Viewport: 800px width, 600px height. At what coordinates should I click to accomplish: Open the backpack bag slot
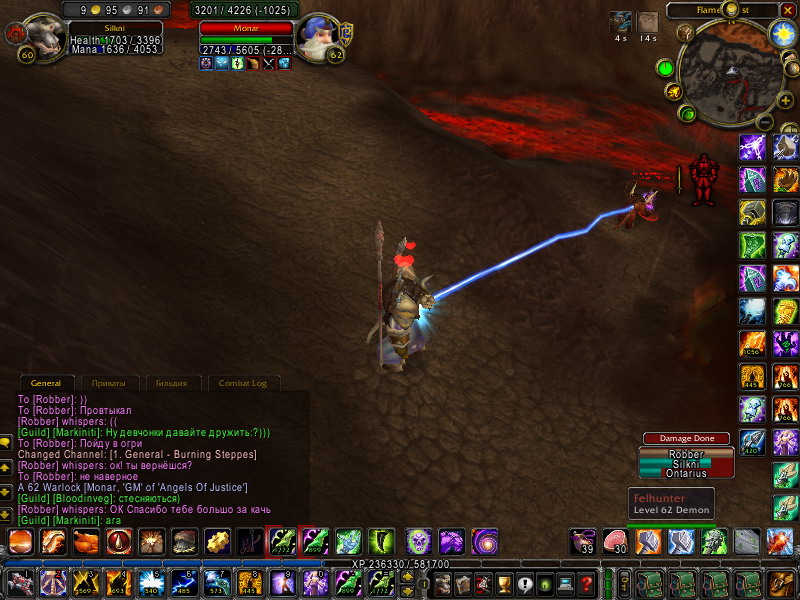(780, 582)
